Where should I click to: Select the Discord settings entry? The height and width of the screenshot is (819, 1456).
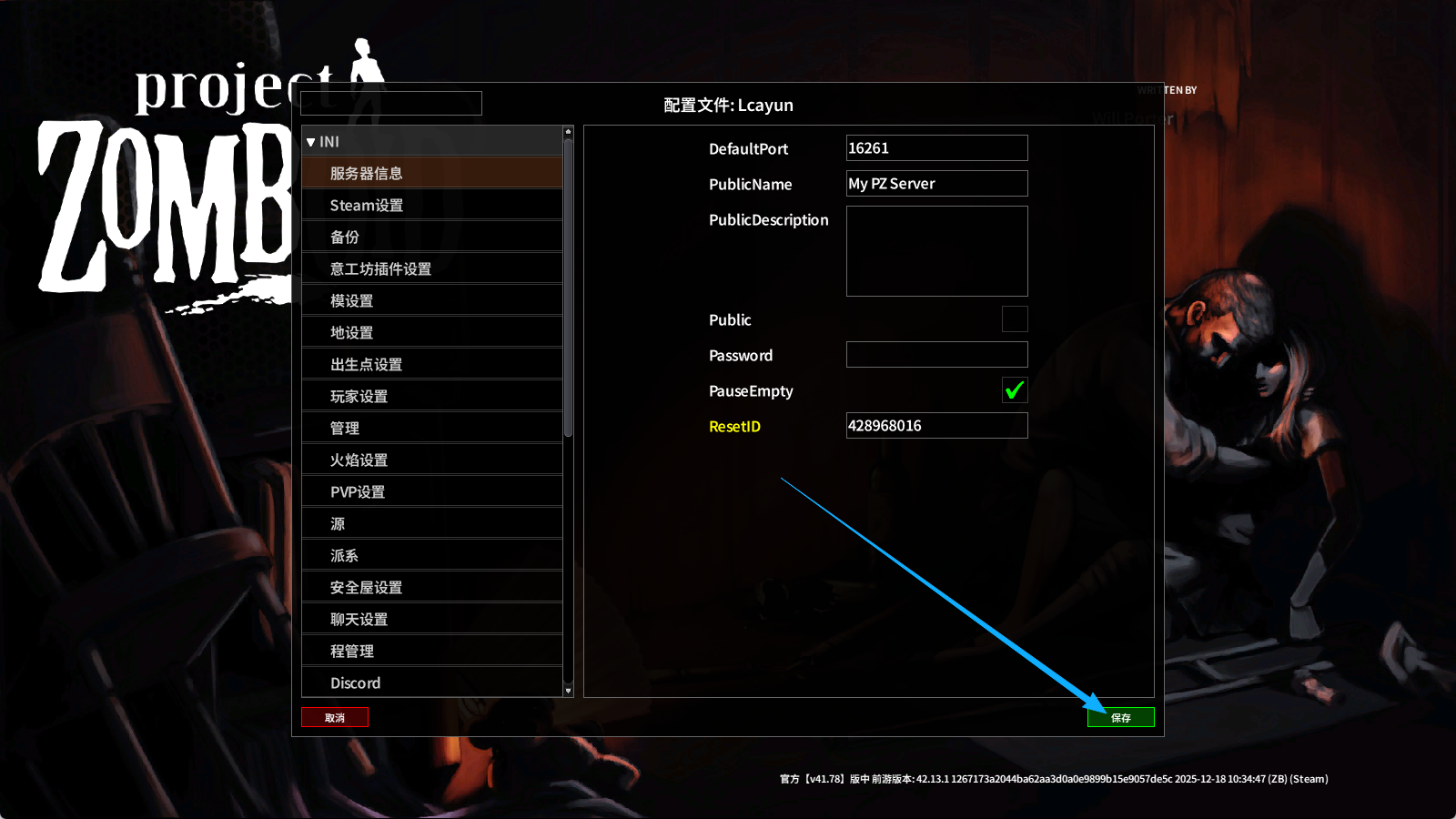click(432, 682)
